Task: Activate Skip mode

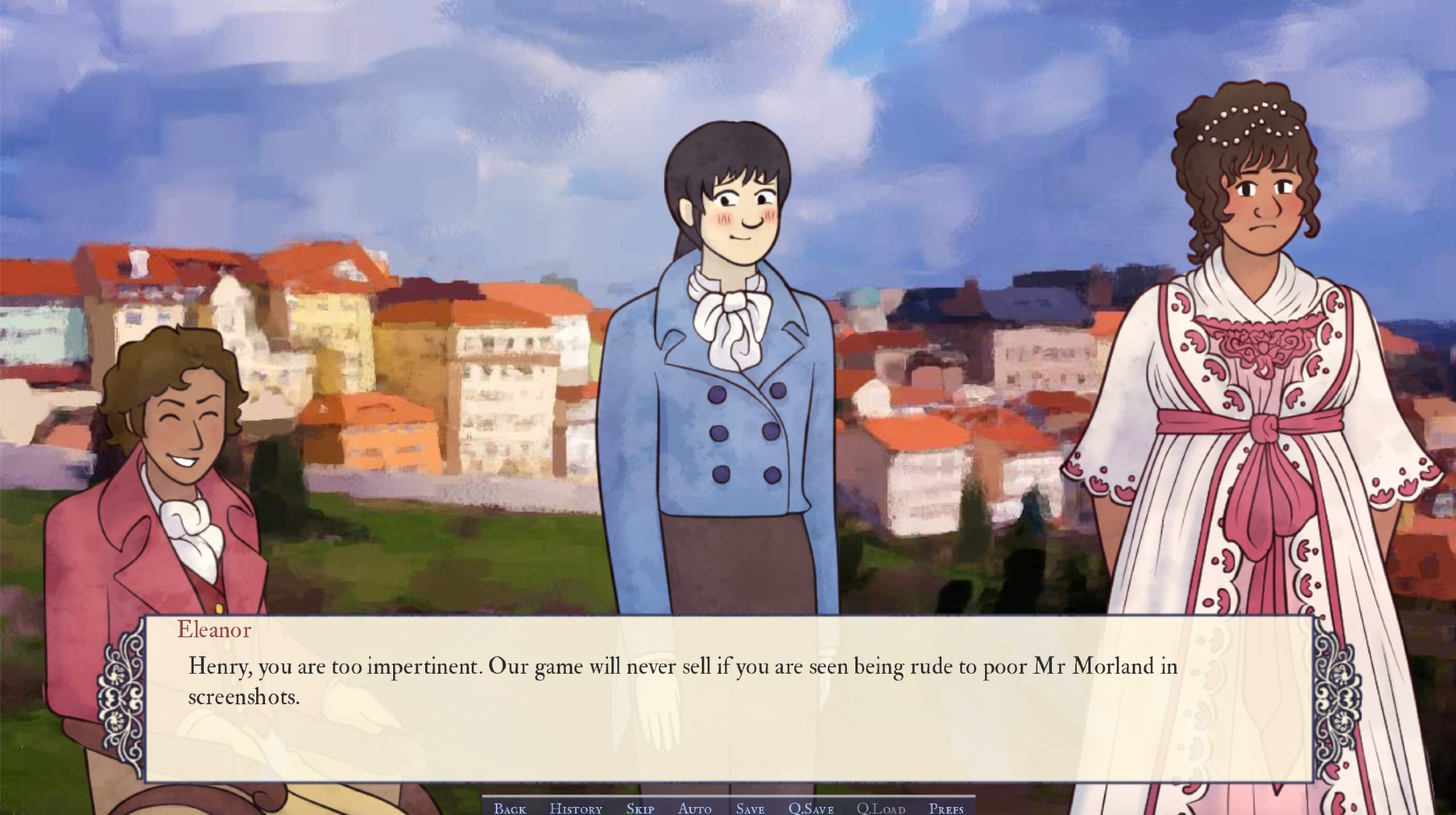Action: [640, 808]
